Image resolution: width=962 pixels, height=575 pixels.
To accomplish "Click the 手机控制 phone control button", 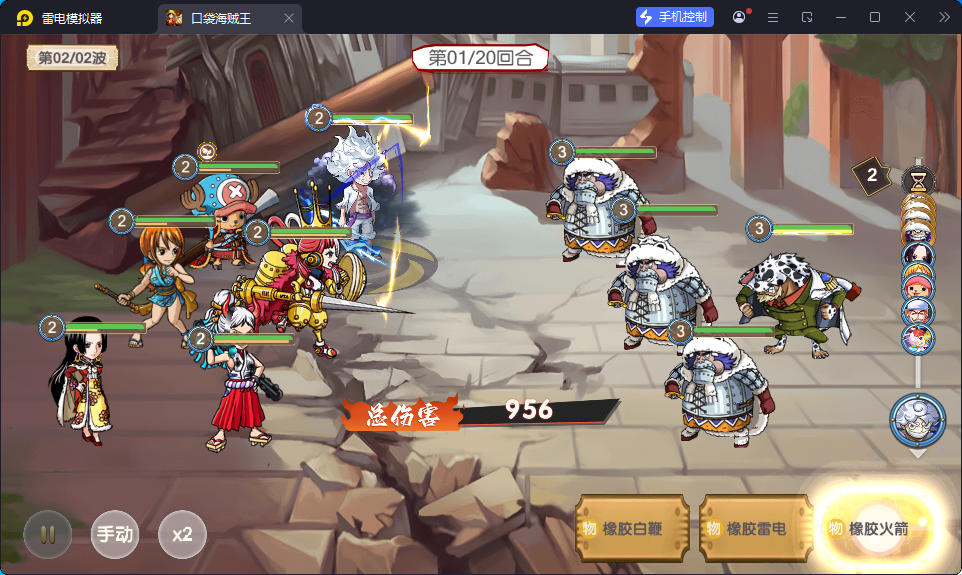I will tap(675, 17).
